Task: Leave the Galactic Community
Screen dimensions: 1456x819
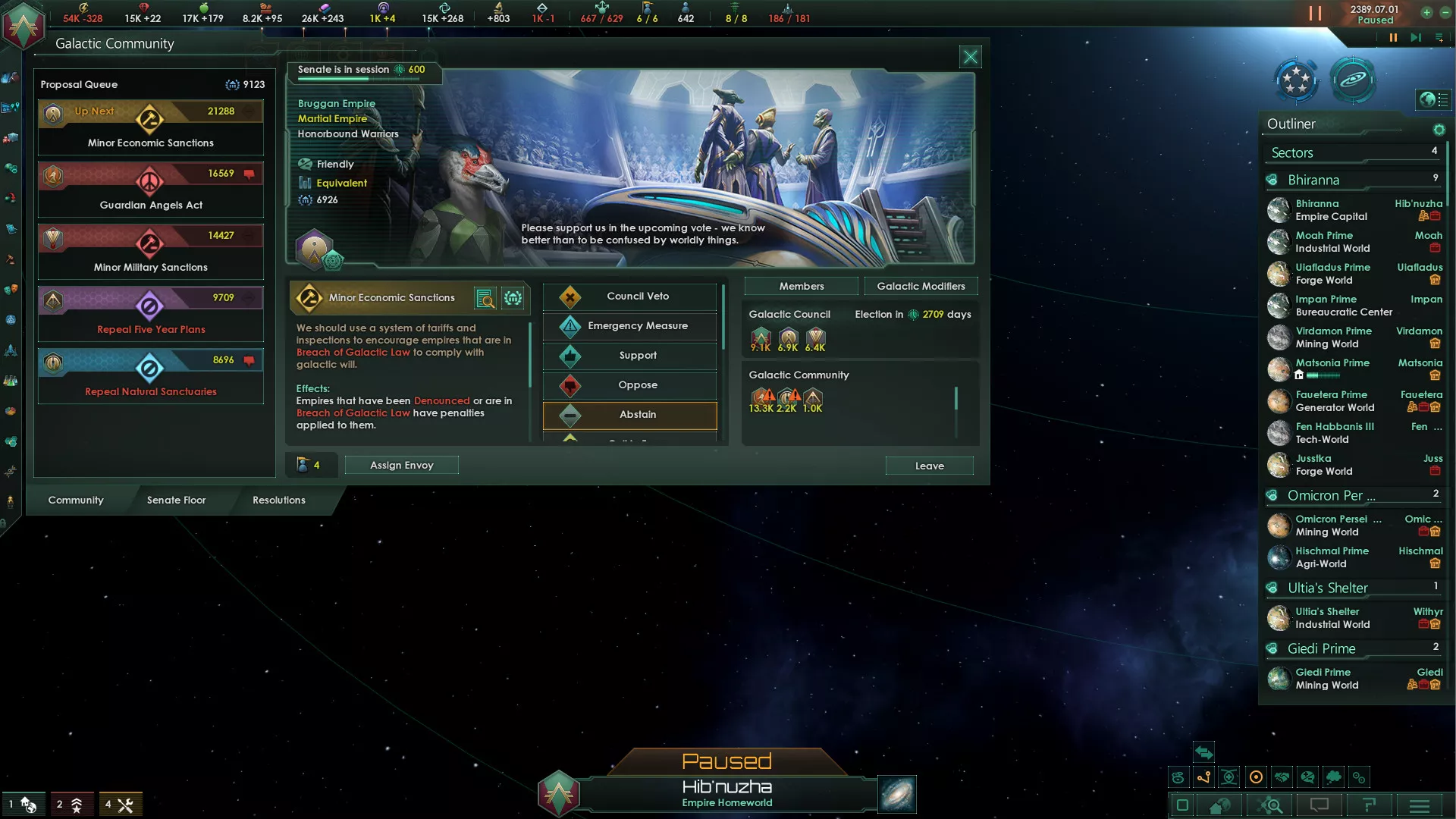Action: (x=929, y=466)
